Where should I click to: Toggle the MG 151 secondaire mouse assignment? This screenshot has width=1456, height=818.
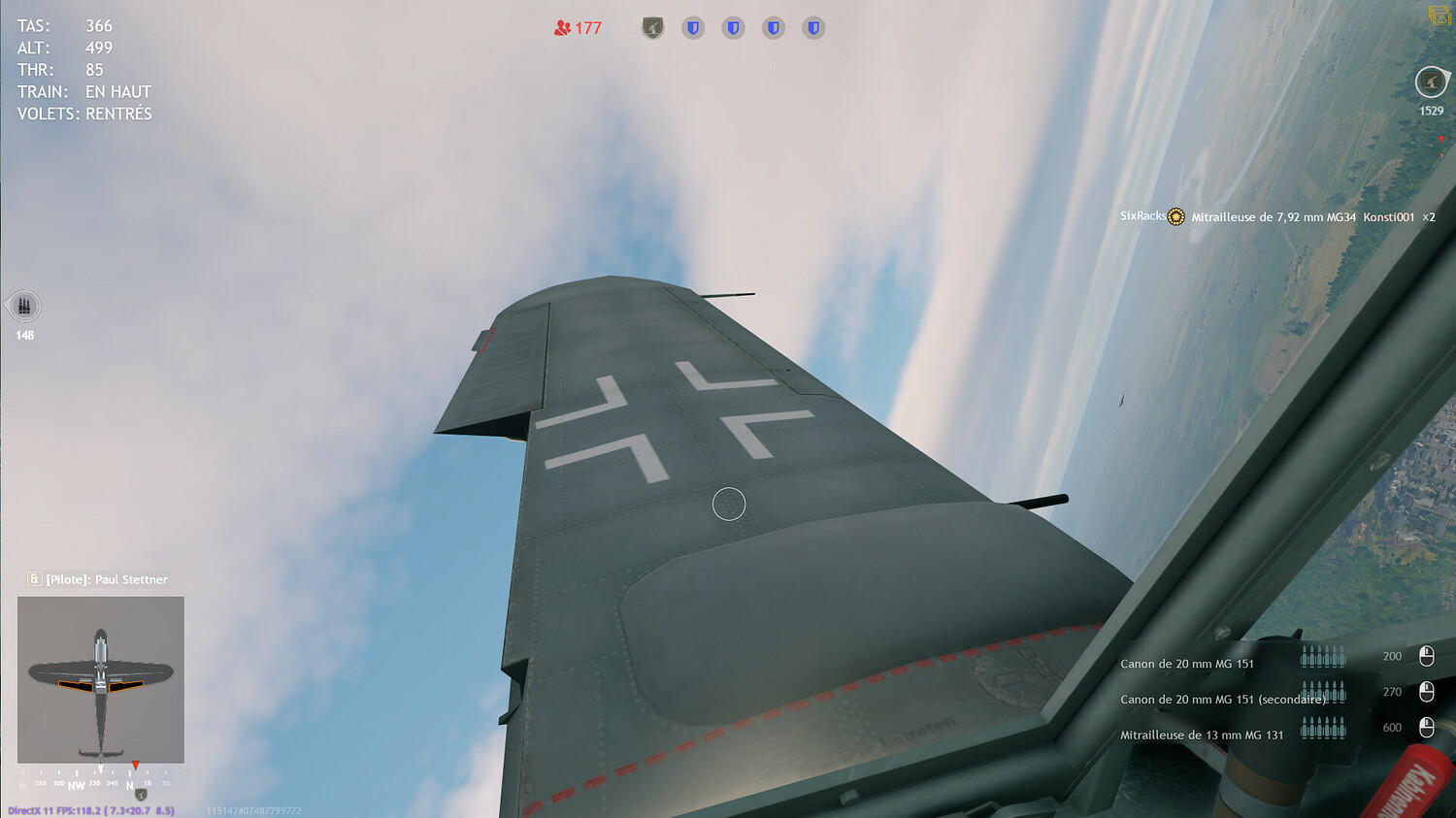pos(1427,692)
